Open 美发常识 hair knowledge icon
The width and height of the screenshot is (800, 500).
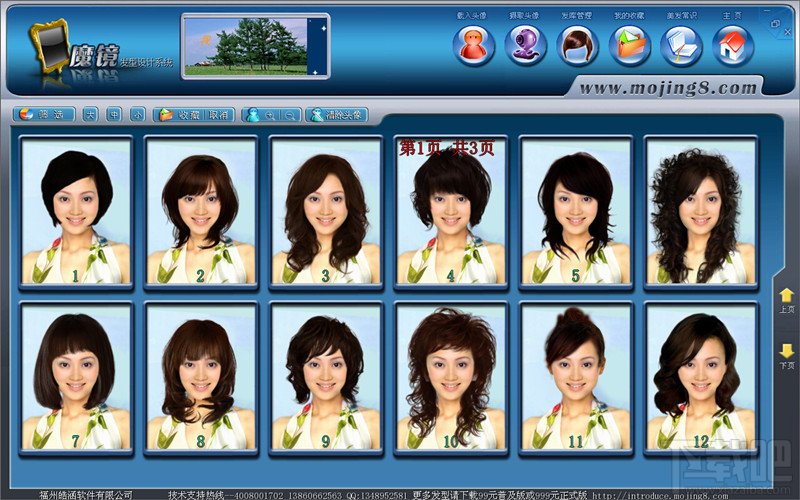681,45
